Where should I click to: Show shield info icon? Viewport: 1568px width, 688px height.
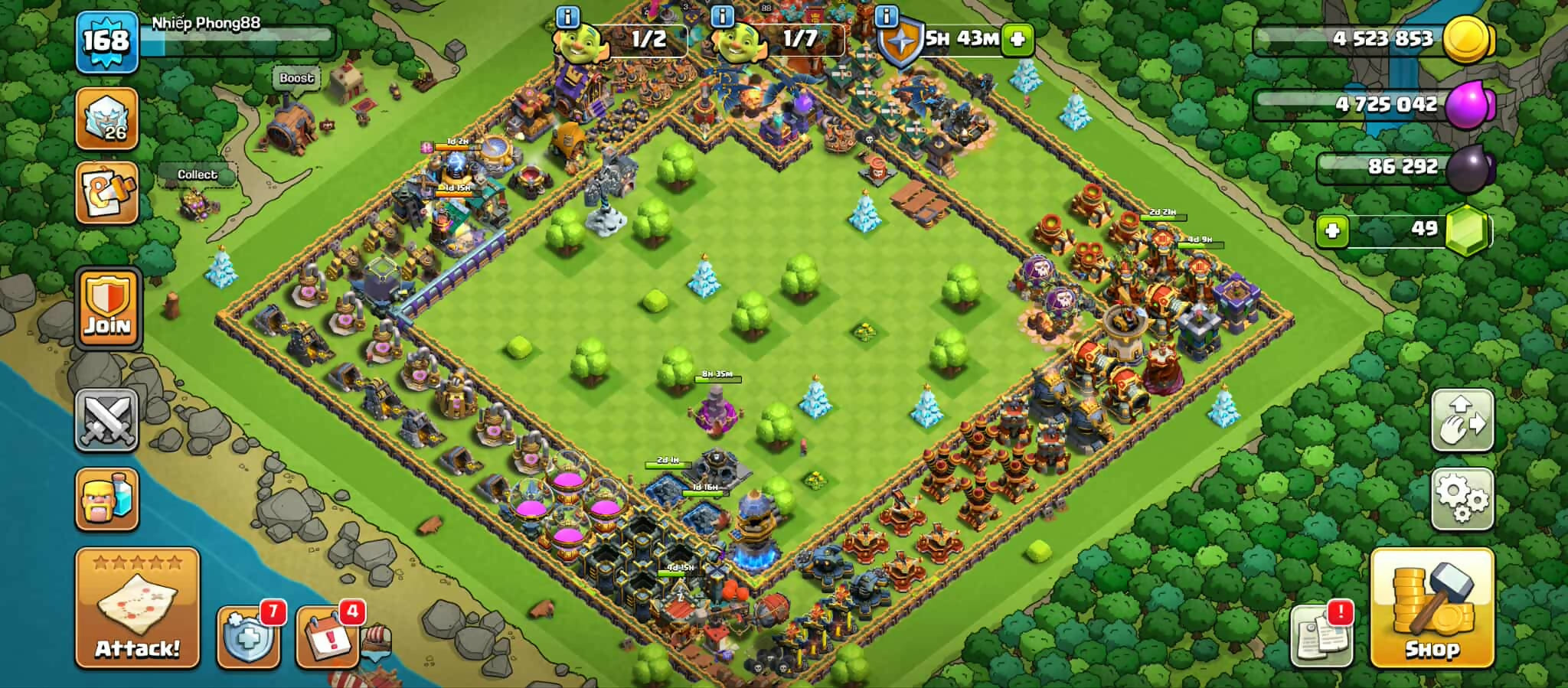point(886,16)
